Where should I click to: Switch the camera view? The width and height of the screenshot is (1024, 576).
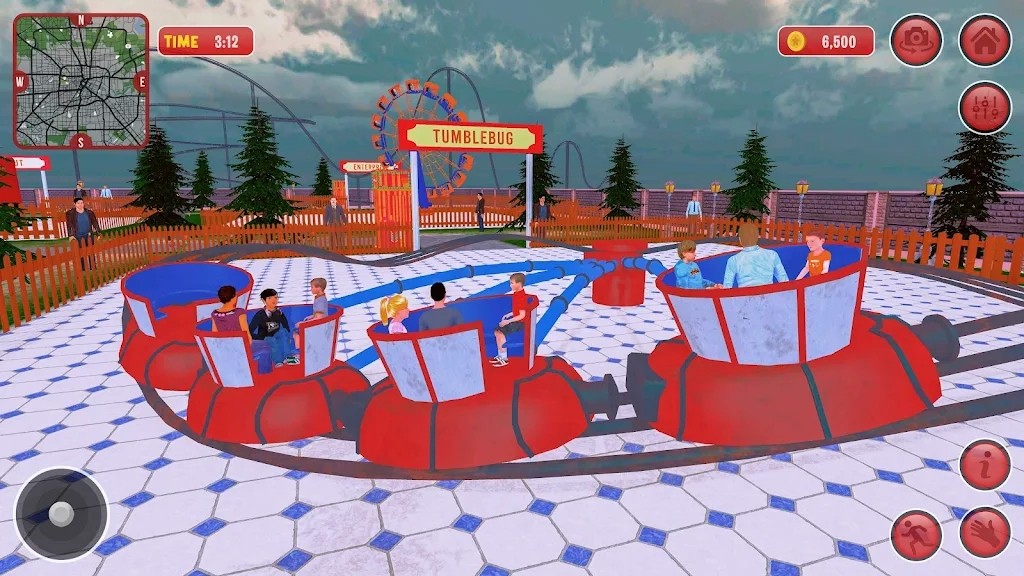point(916,41)
